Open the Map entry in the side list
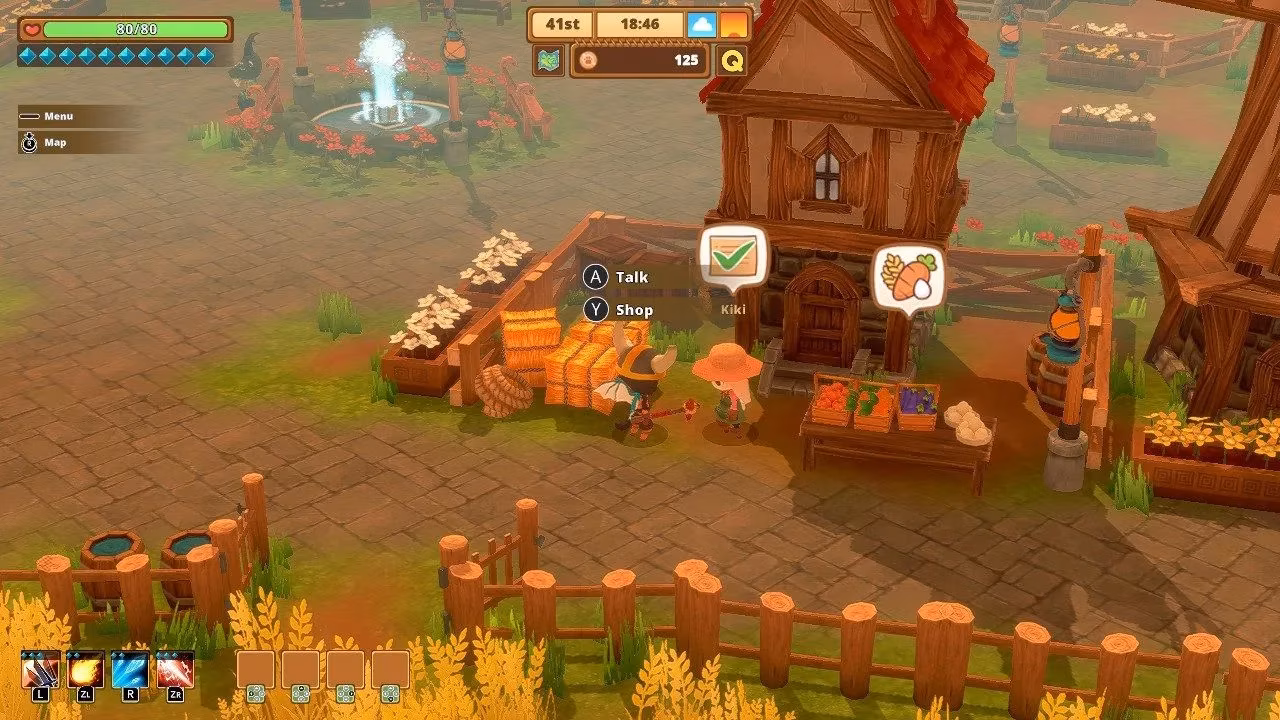This screenshot has height=720, width=1280. 54,143
